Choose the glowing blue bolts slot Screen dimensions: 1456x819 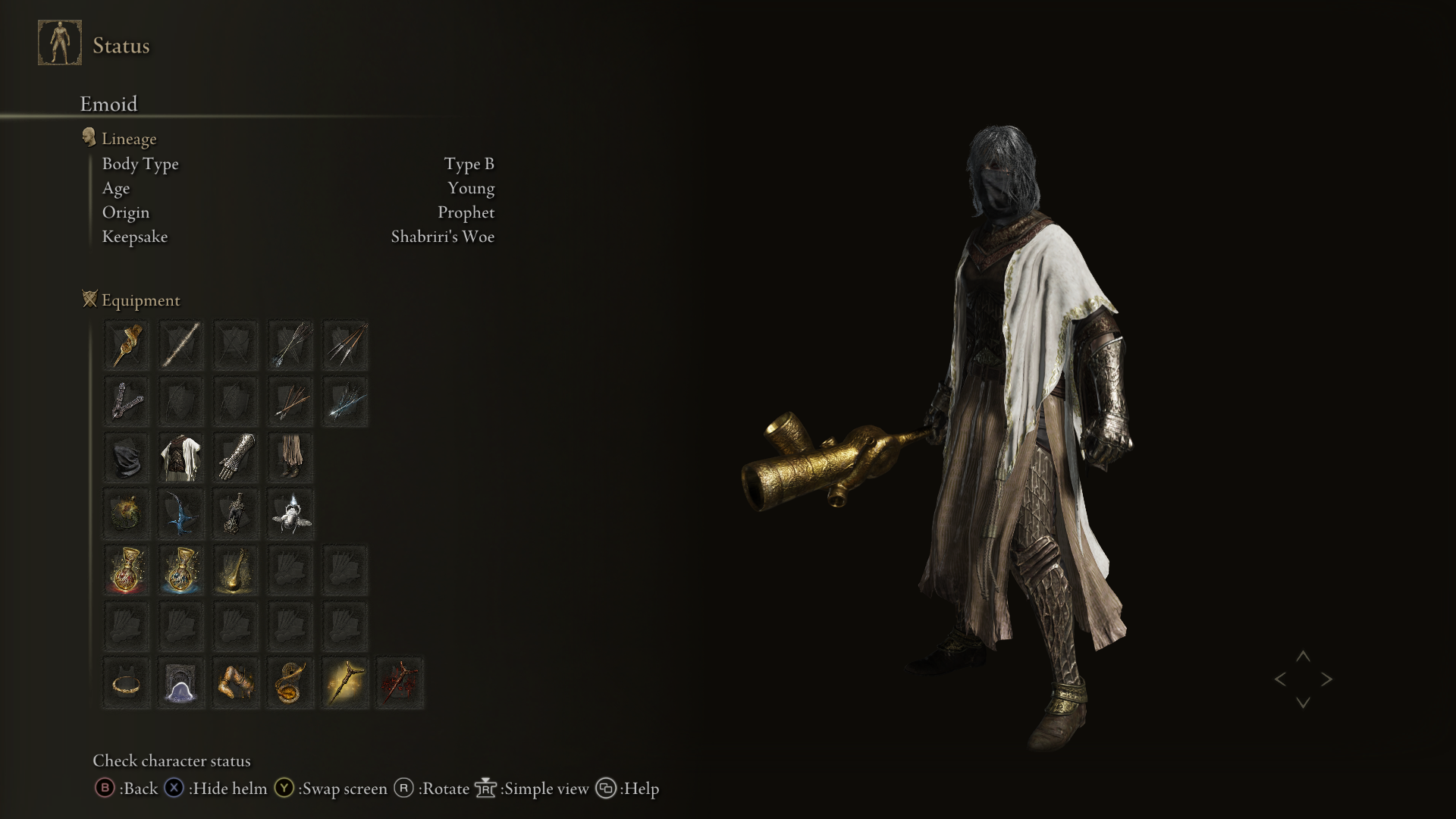click(x=346, y=401)
